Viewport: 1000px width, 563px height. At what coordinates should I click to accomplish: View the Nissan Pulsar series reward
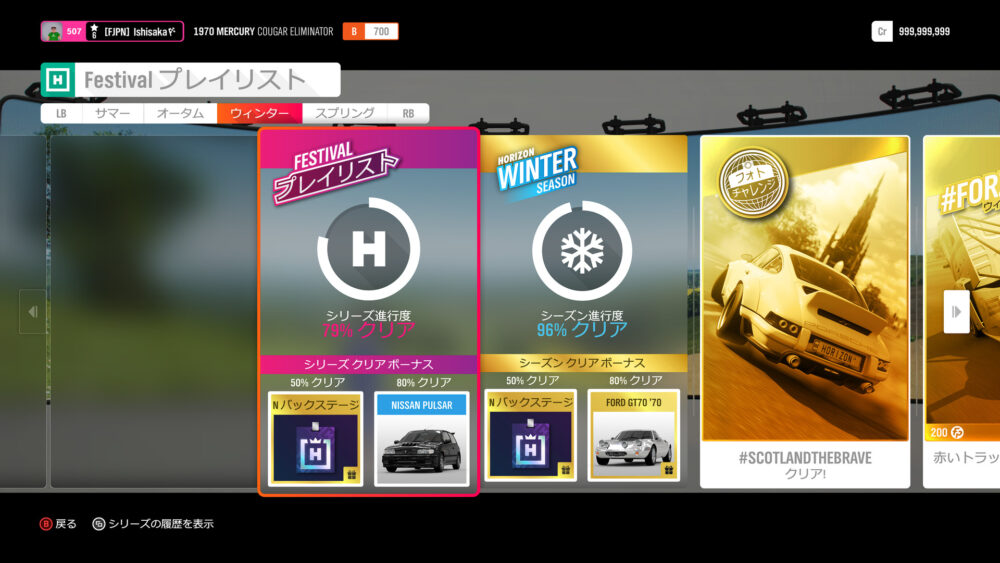click(x=421, y=439)
